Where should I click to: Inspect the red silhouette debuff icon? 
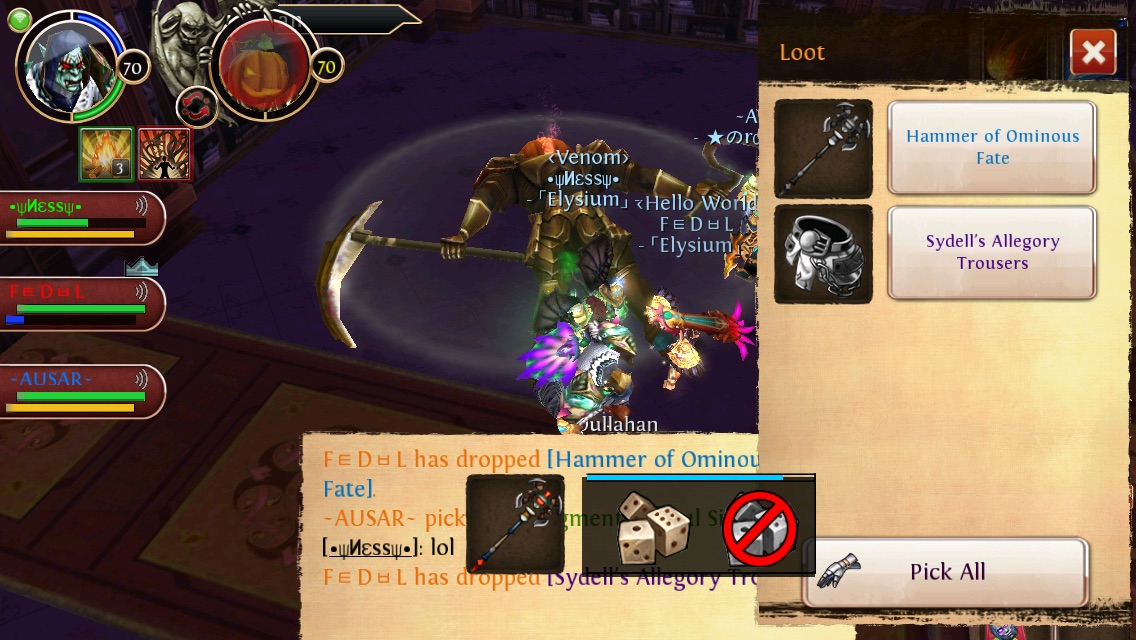[x=164, y=154]
